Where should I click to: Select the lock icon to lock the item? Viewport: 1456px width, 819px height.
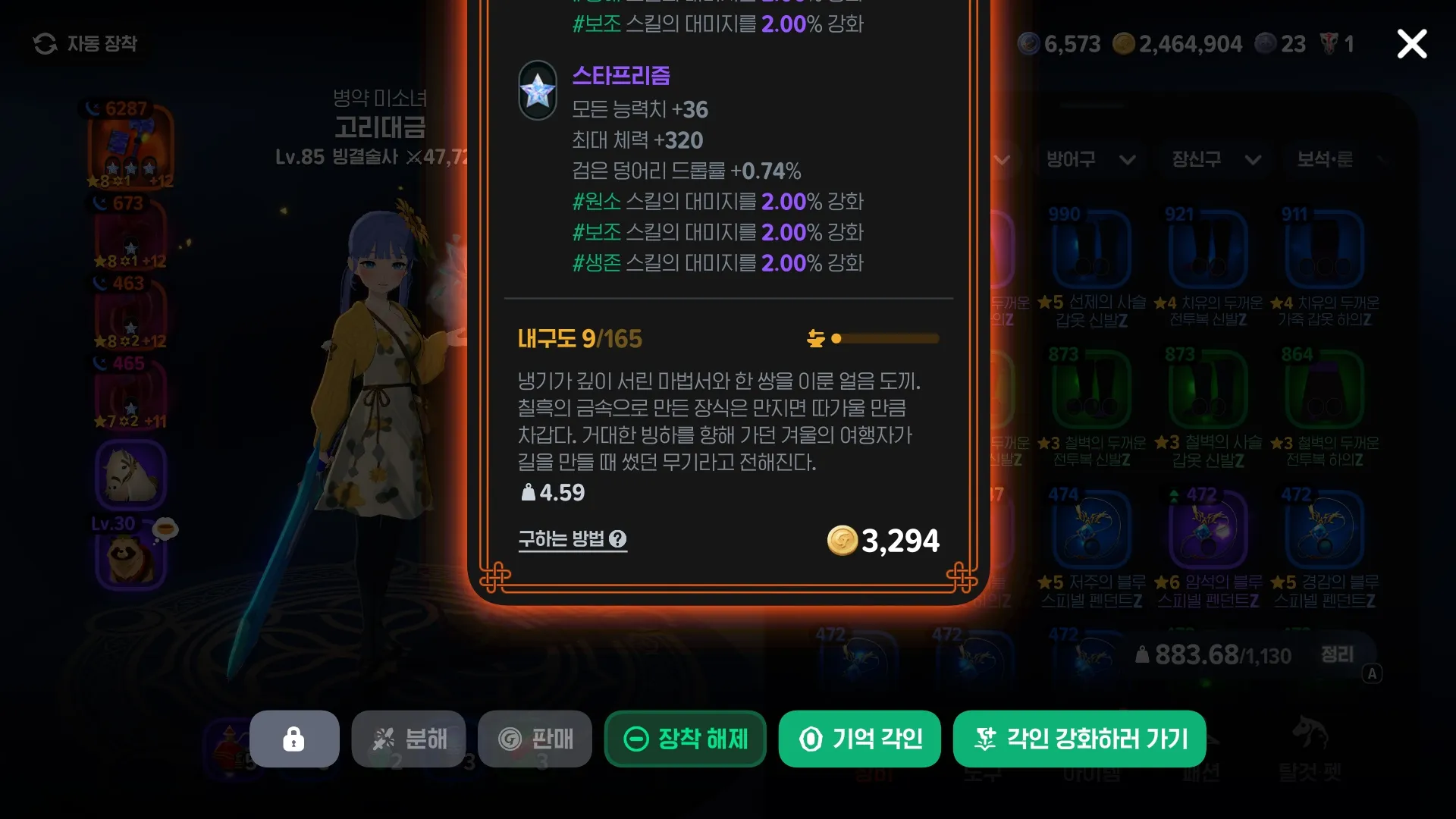click(x=294, y=739)
